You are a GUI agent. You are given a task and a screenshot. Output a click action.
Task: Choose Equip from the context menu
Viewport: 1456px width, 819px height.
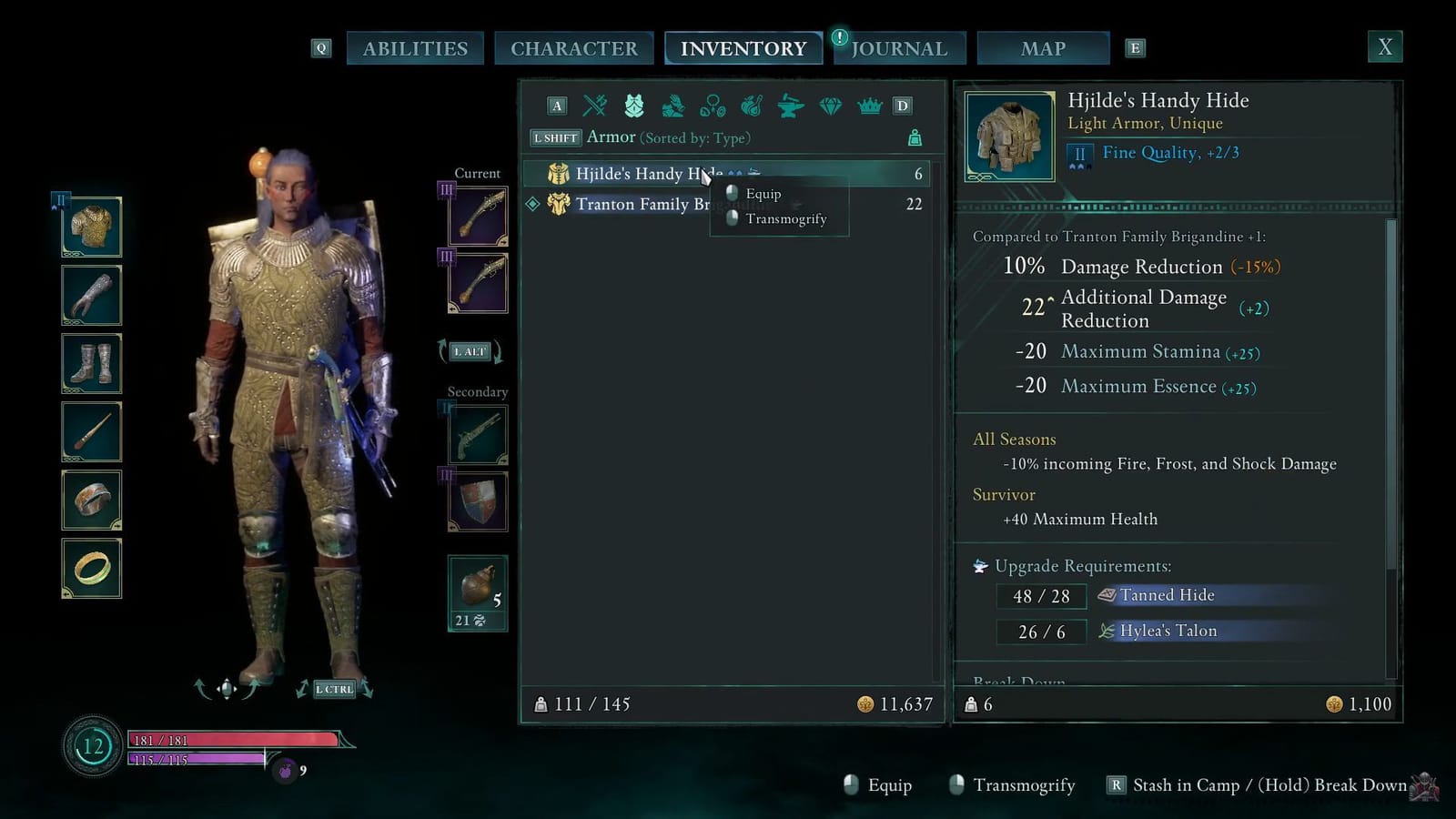[763, 194]
